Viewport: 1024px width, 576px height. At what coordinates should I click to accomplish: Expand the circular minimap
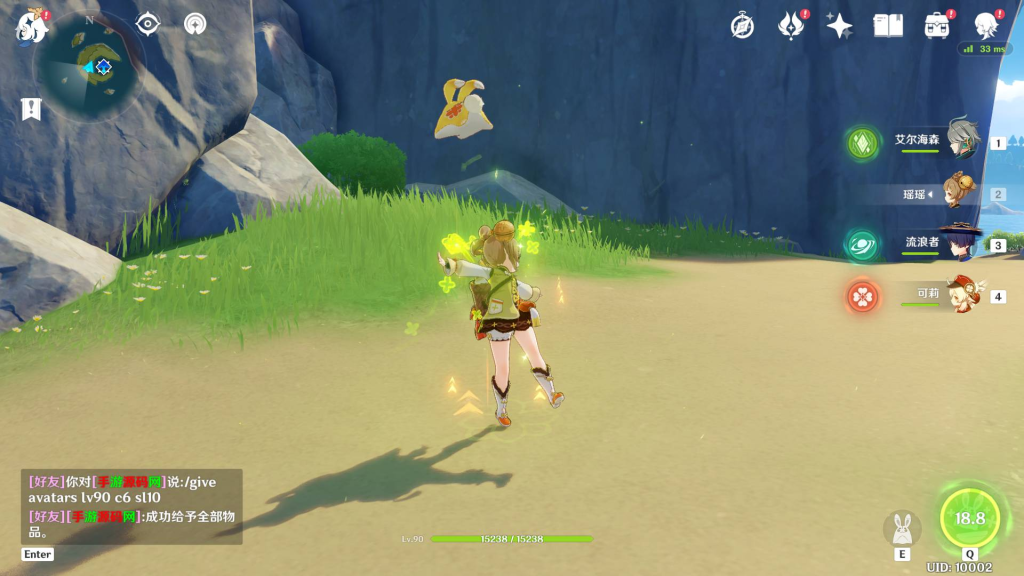88,66
